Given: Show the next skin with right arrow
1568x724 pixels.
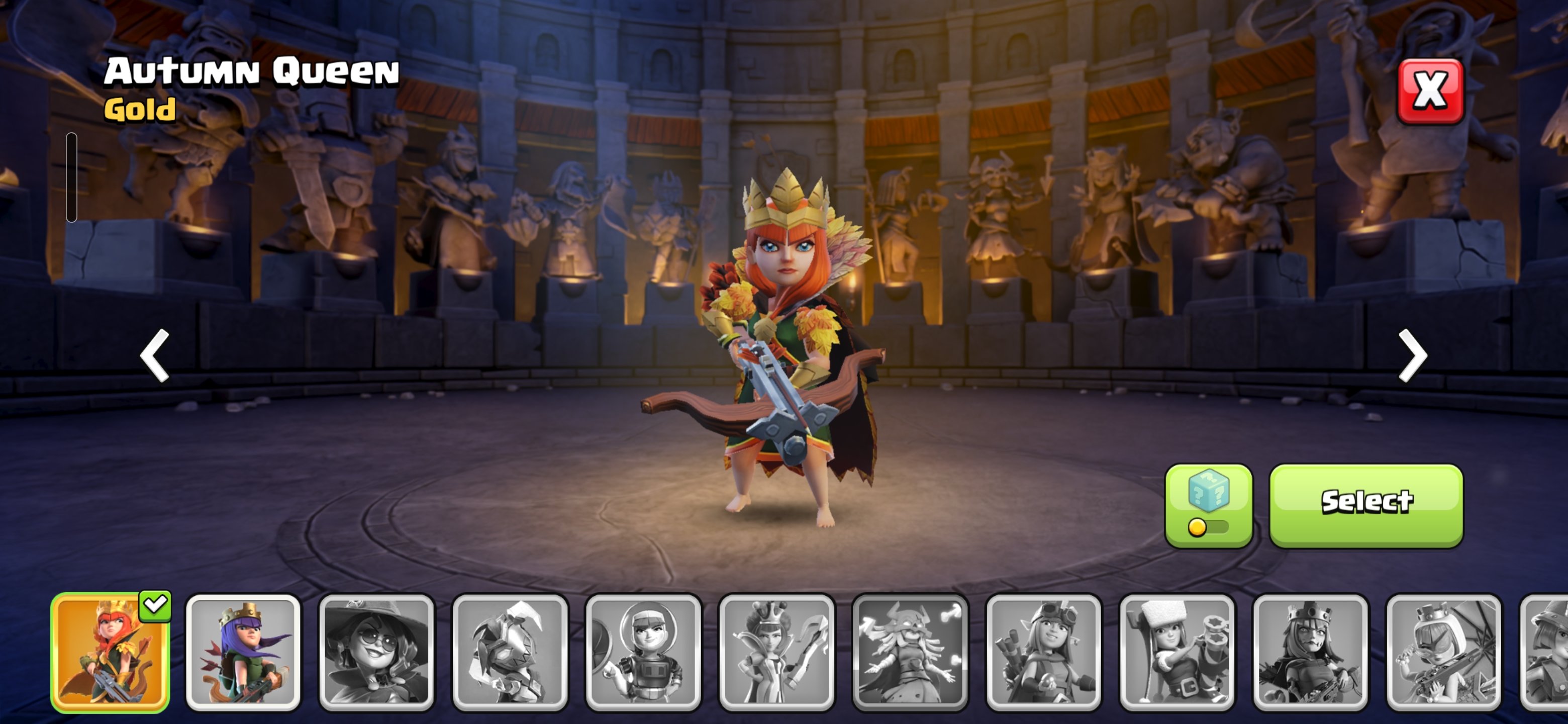Looking at the screenshot, I should point(1412,355).
